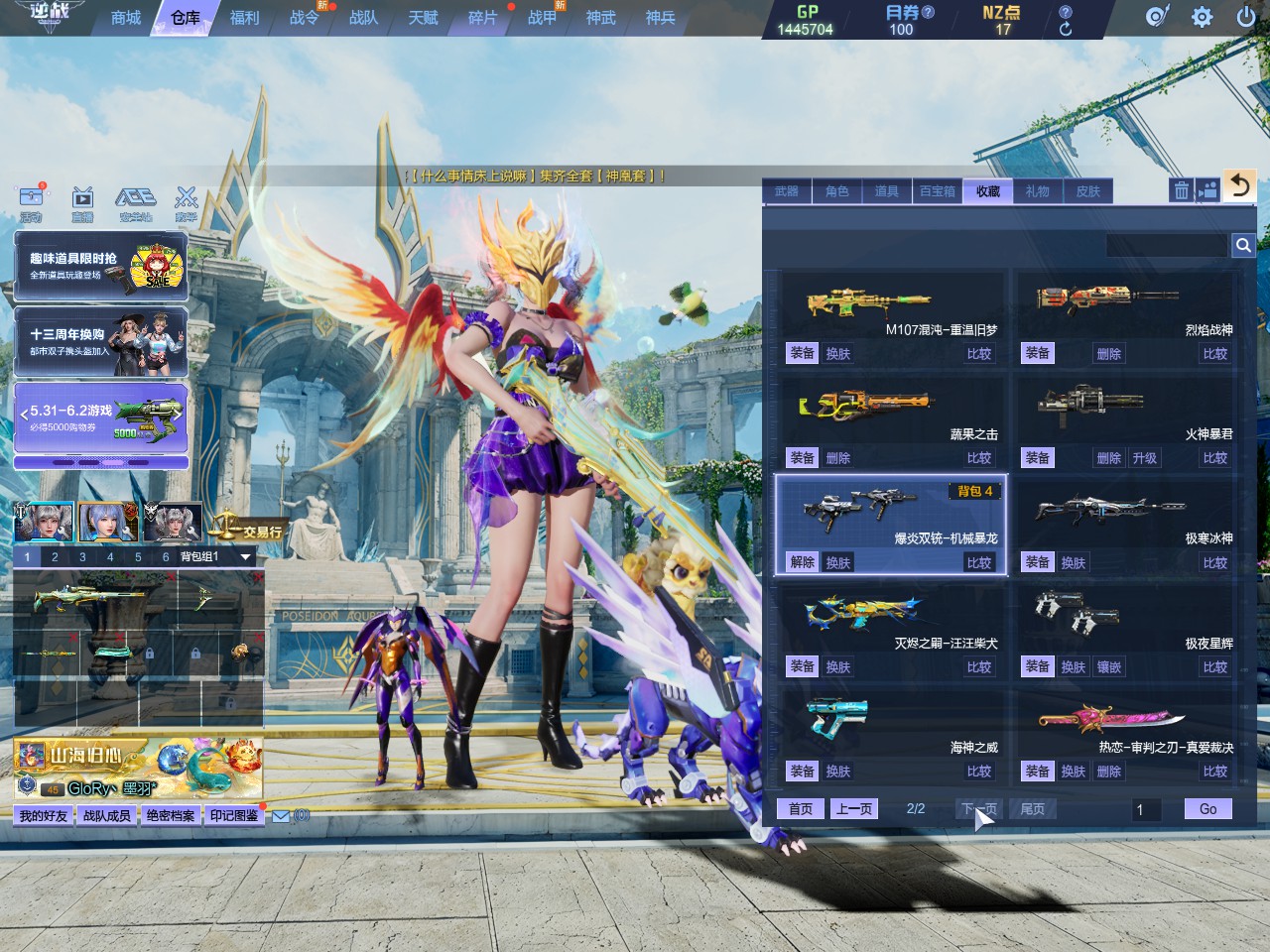Switch to the 武器 weapons tab

[787, 191]
